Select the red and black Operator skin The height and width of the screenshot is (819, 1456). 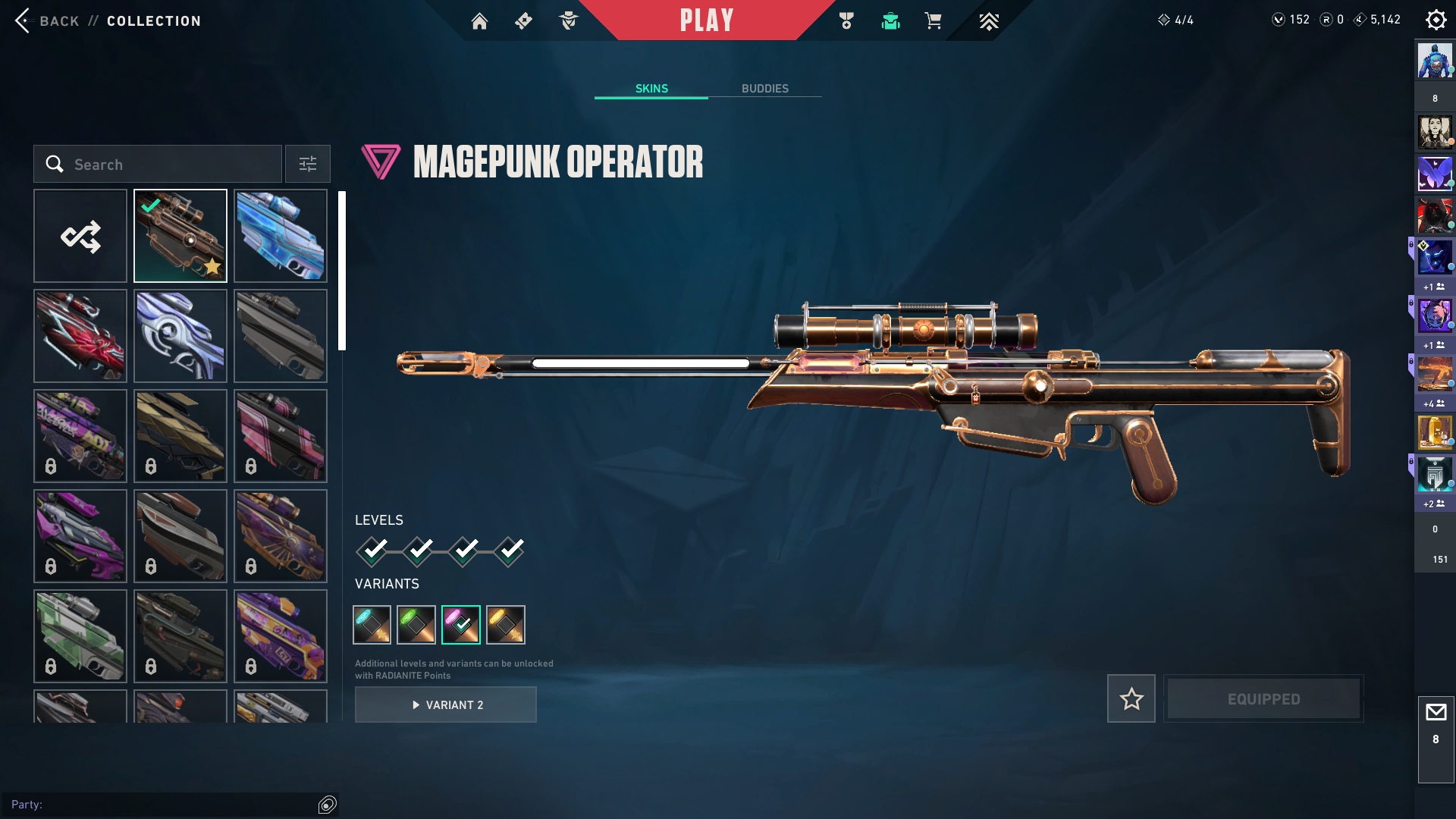click(80, 336)
